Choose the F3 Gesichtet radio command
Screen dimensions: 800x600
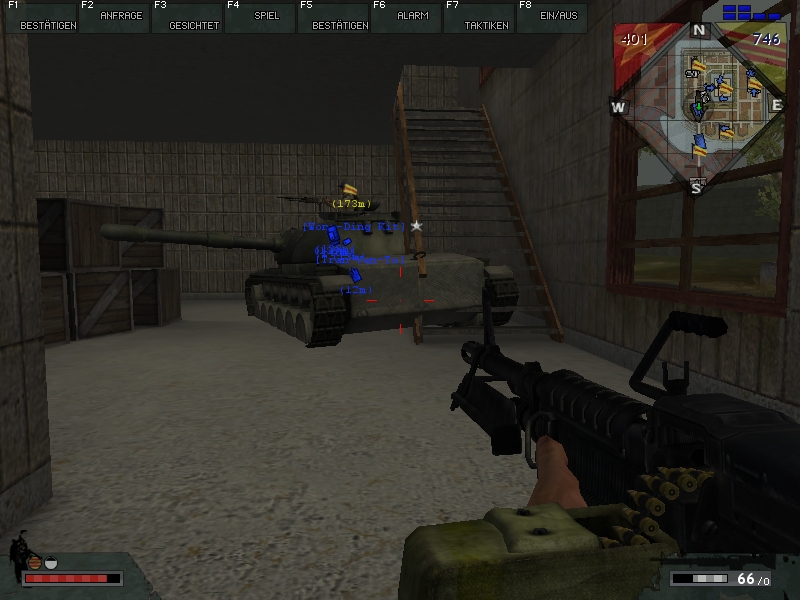(x=186, y=17)
